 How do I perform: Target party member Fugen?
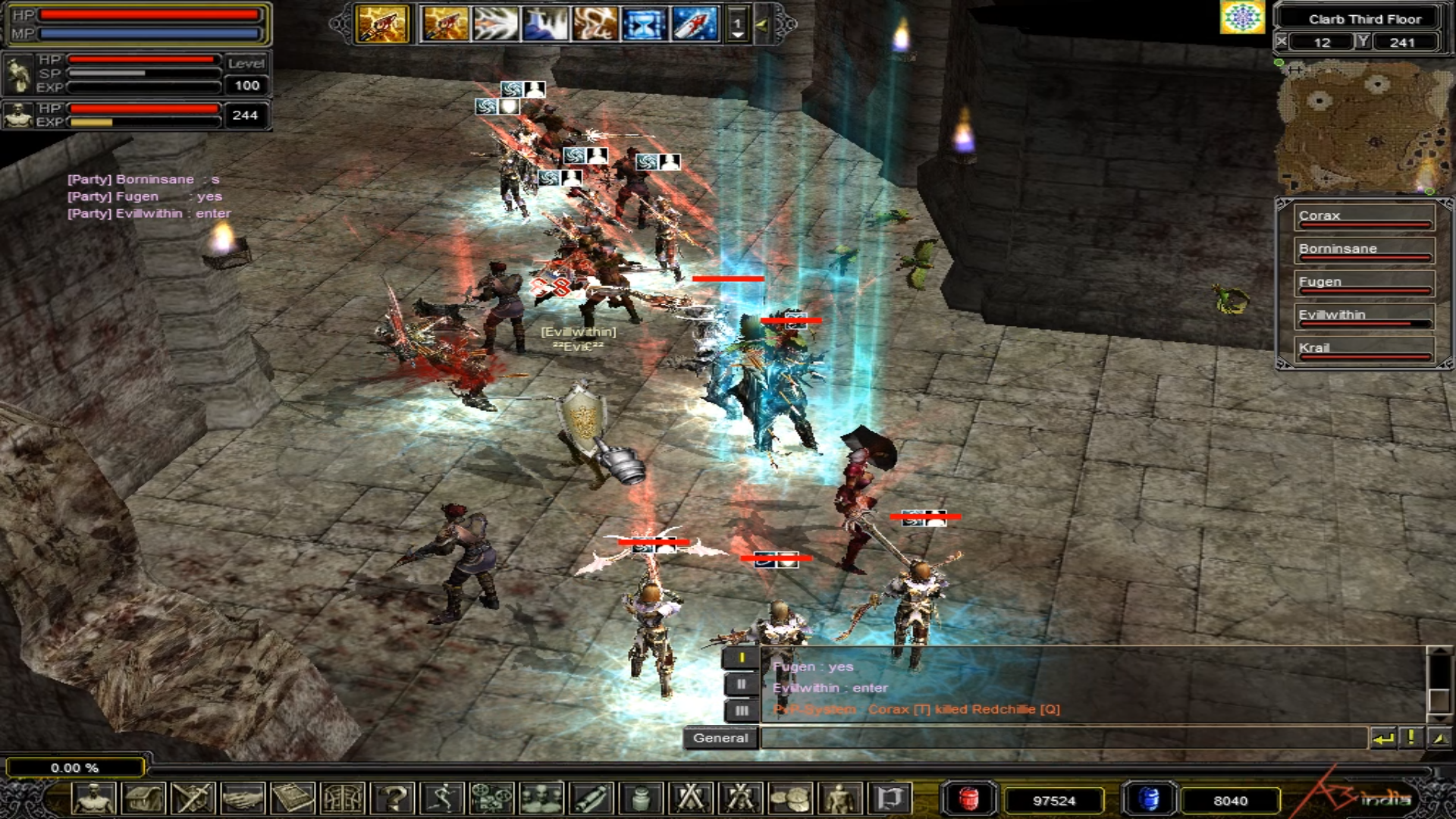point(1363,283)
